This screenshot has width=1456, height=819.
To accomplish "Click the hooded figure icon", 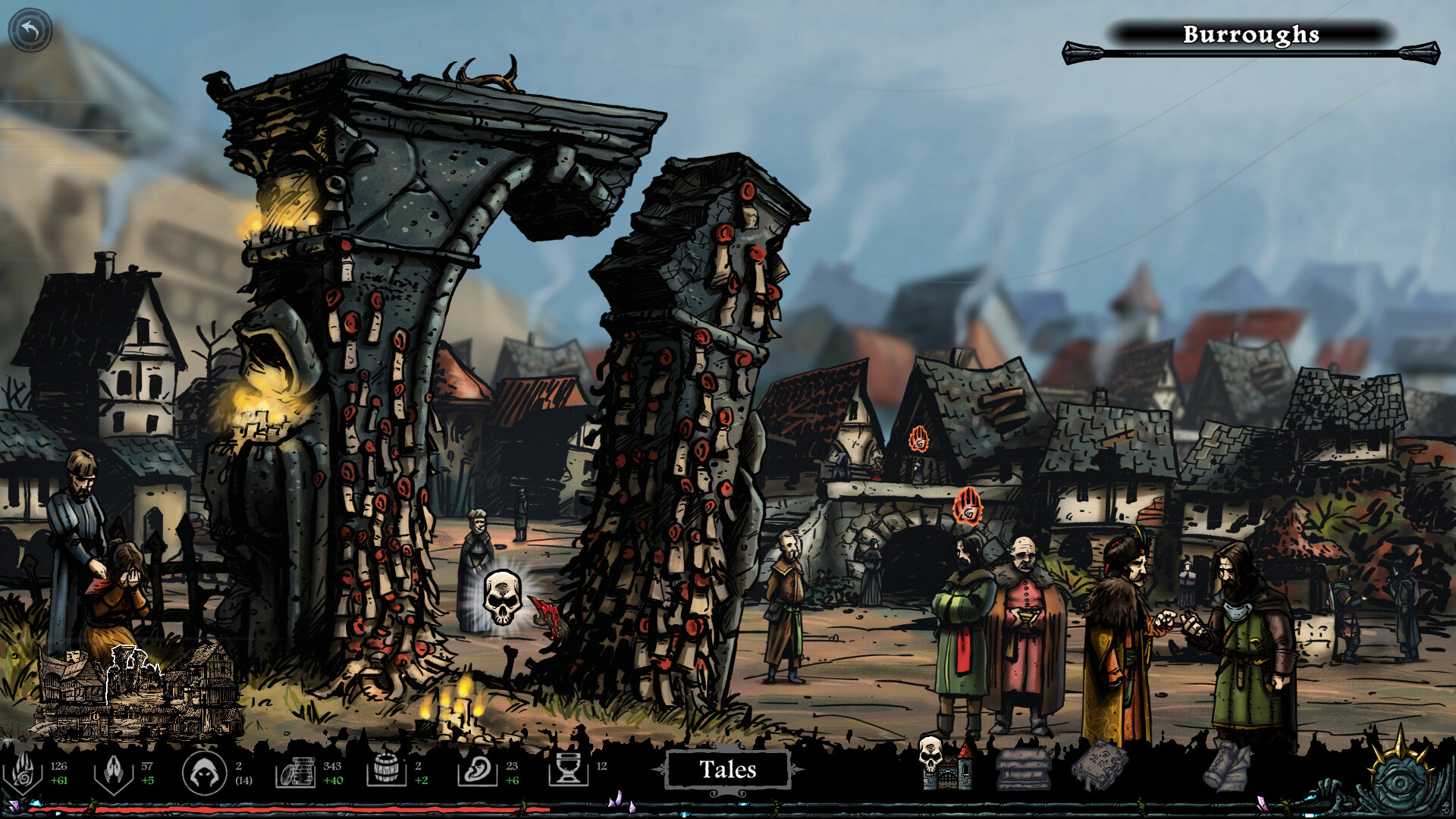I will click(x=204, y=773).
